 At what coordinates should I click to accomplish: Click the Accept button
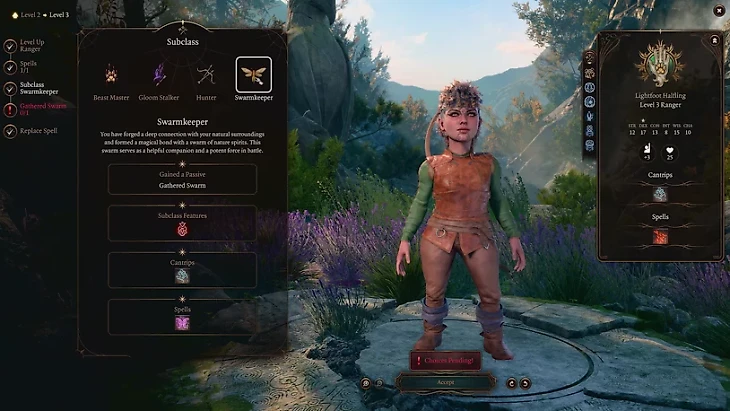(x=445, y=382)
